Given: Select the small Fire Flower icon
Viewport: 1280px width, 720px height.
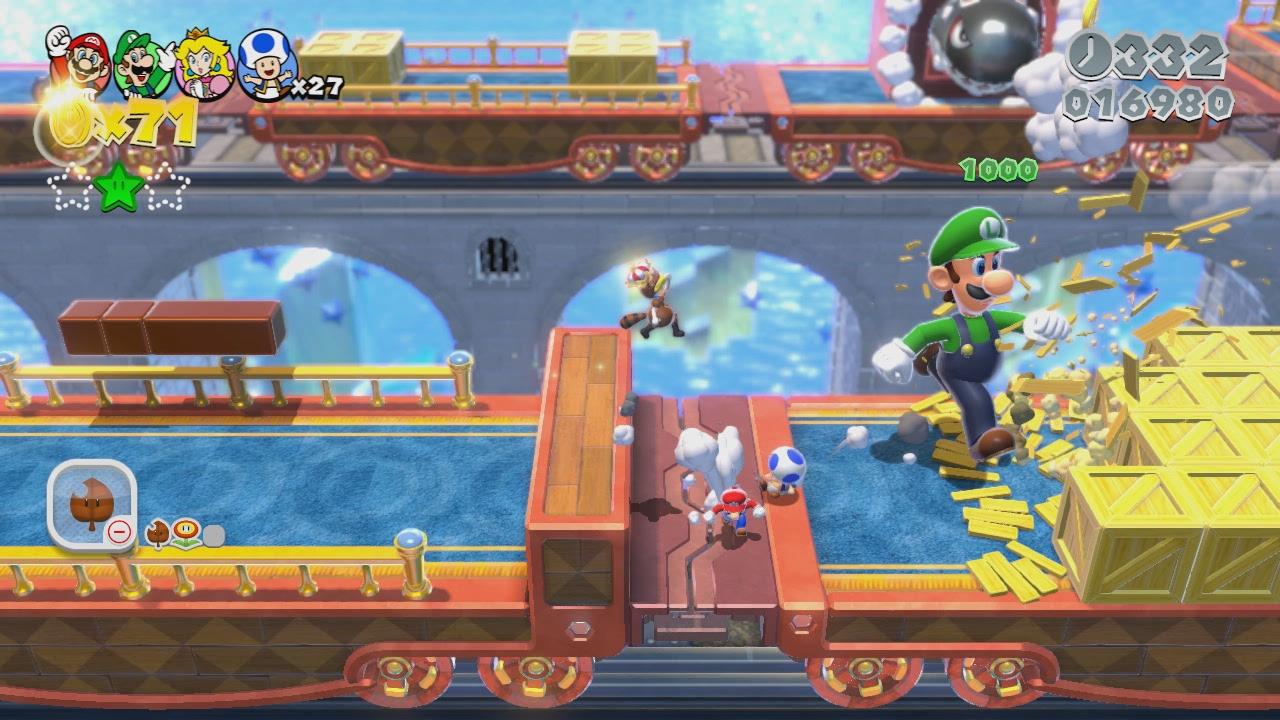Looking at the screenshot, I should 186,534.
